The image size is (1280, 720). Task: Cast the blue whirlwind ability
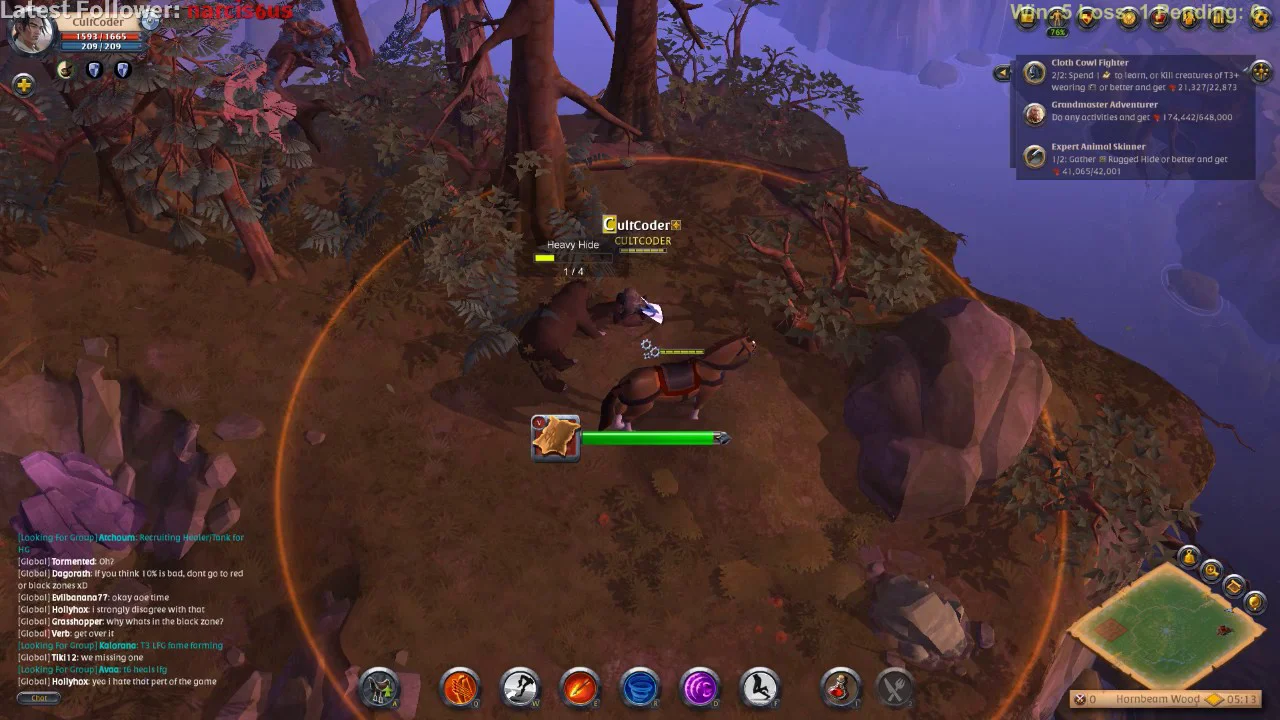click(x=640, y=688)
